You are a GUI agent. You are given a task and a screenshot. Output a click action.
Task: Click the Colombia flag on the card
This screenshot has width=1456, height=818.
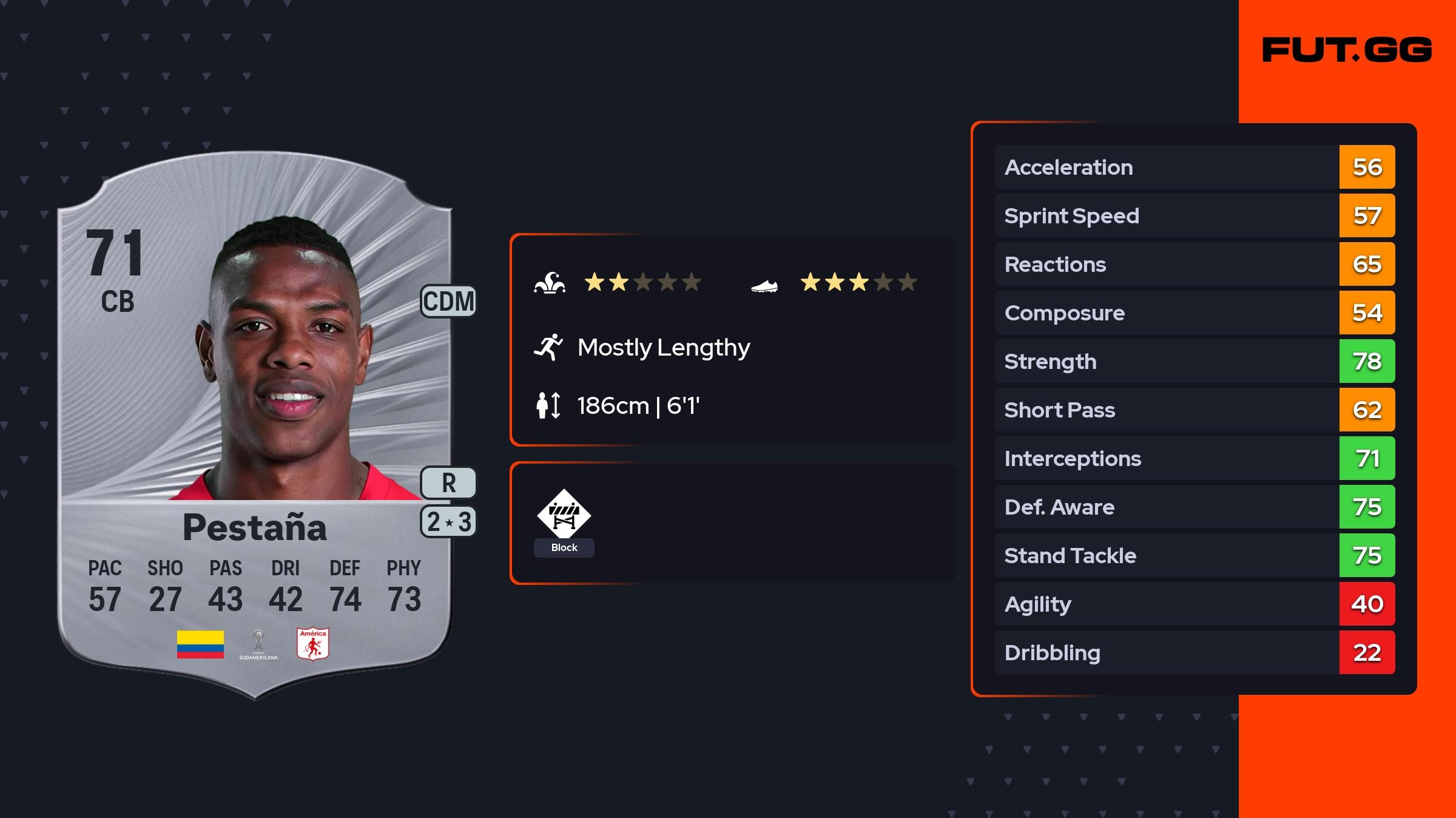200,644
